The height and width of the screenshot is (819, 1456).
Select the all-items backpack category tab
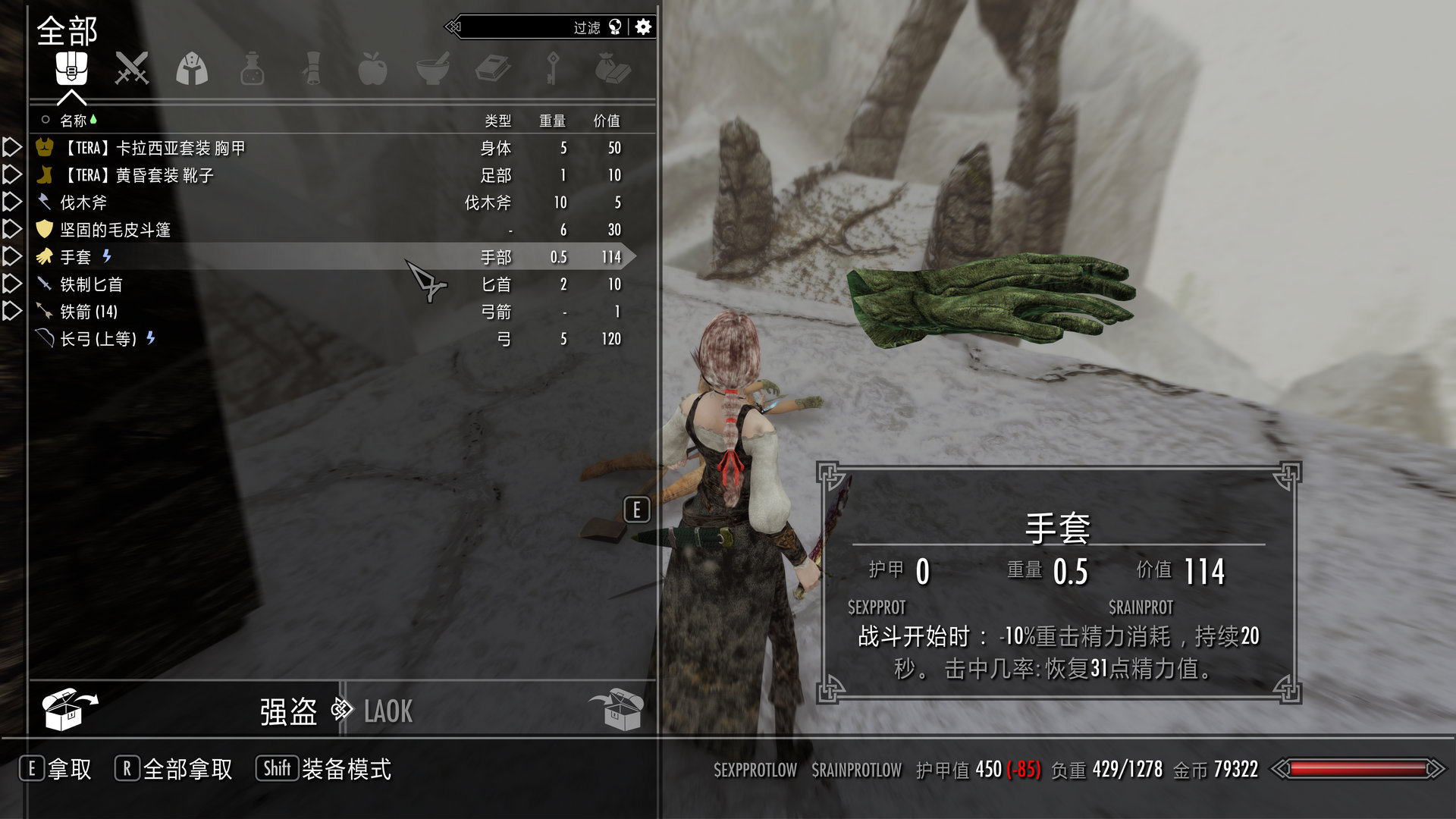(x=71, y=70)
